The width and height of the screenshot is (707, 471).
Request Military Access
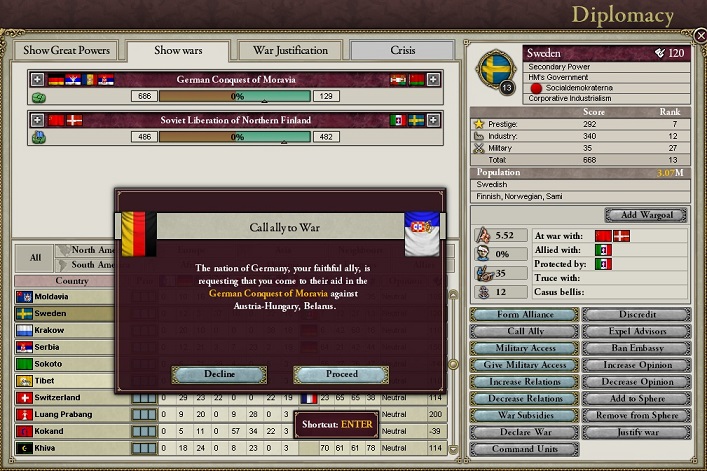click(x=523, y=348)
